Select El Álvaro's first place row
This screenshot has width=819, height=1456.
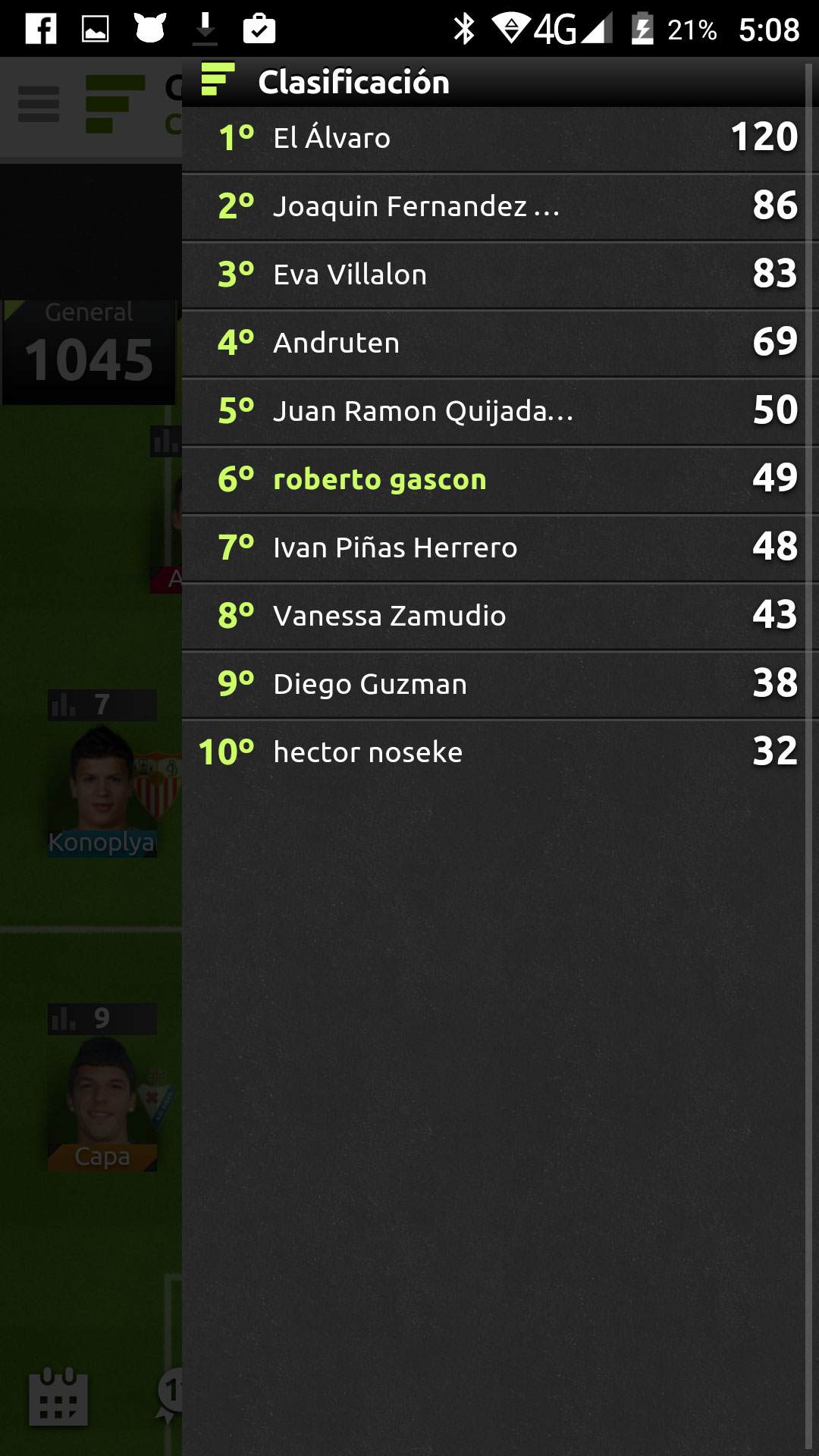point(500,138)
